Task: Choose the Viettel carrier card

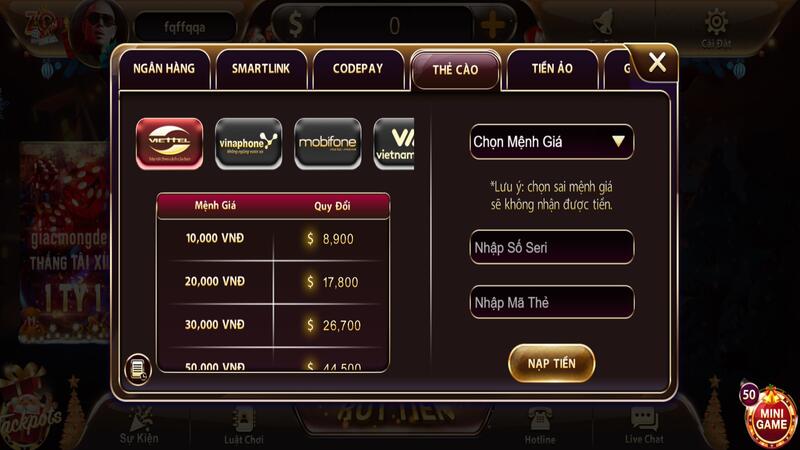Action: (170, 143)
